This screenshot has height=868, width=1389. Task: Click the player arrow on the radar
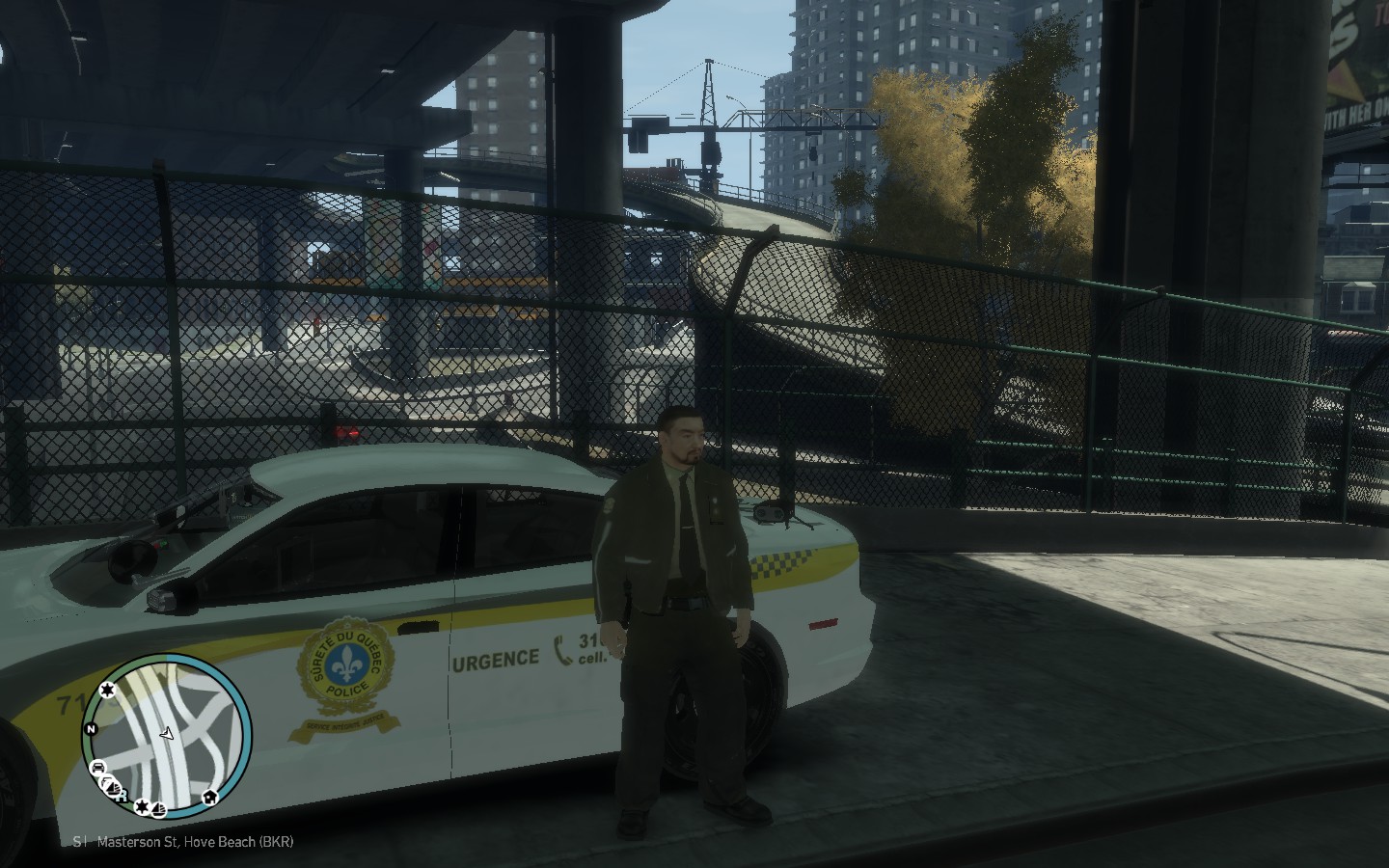click(167, 734)
